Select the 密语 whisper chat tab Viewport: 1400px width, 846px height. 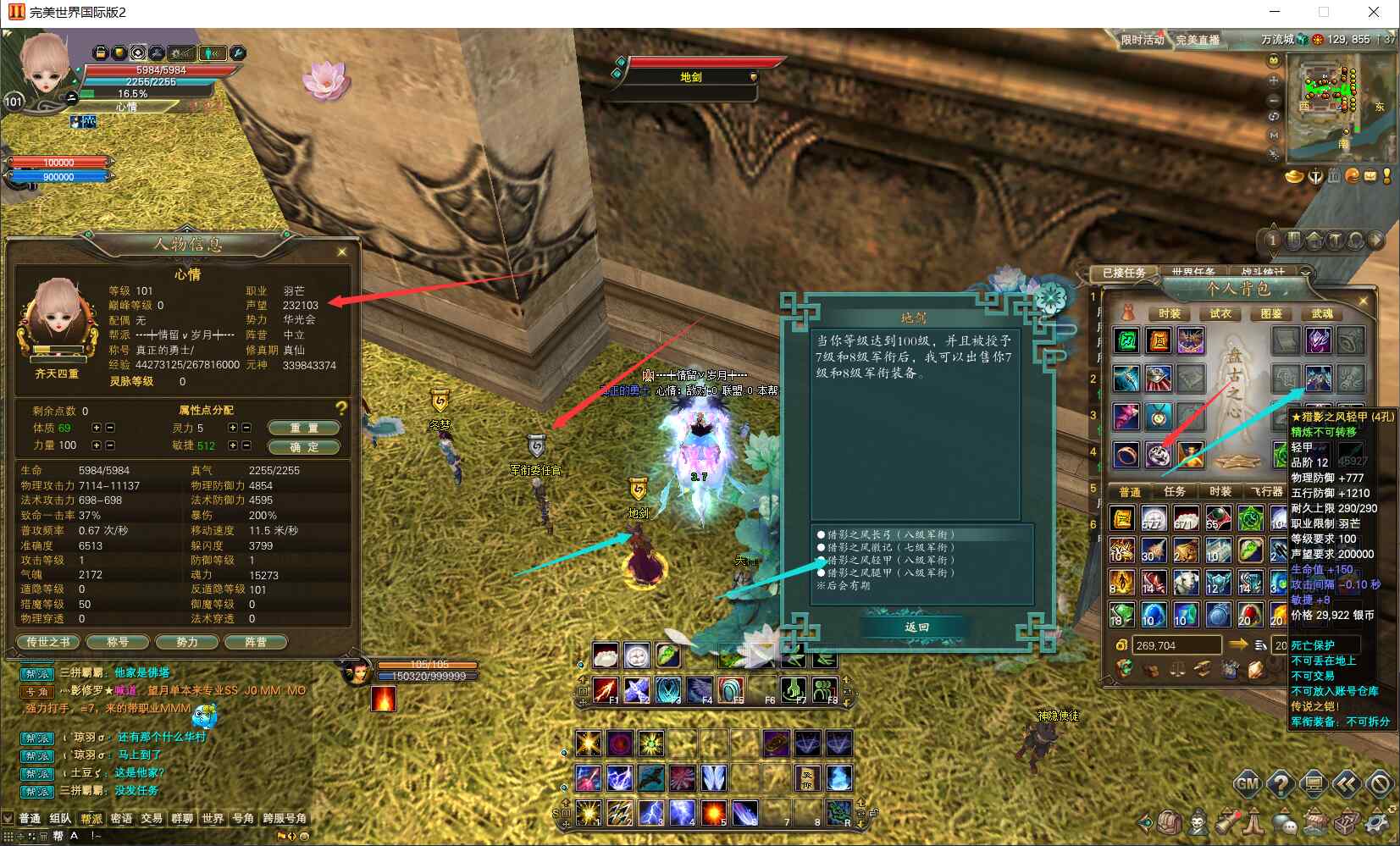click(121, 818)
